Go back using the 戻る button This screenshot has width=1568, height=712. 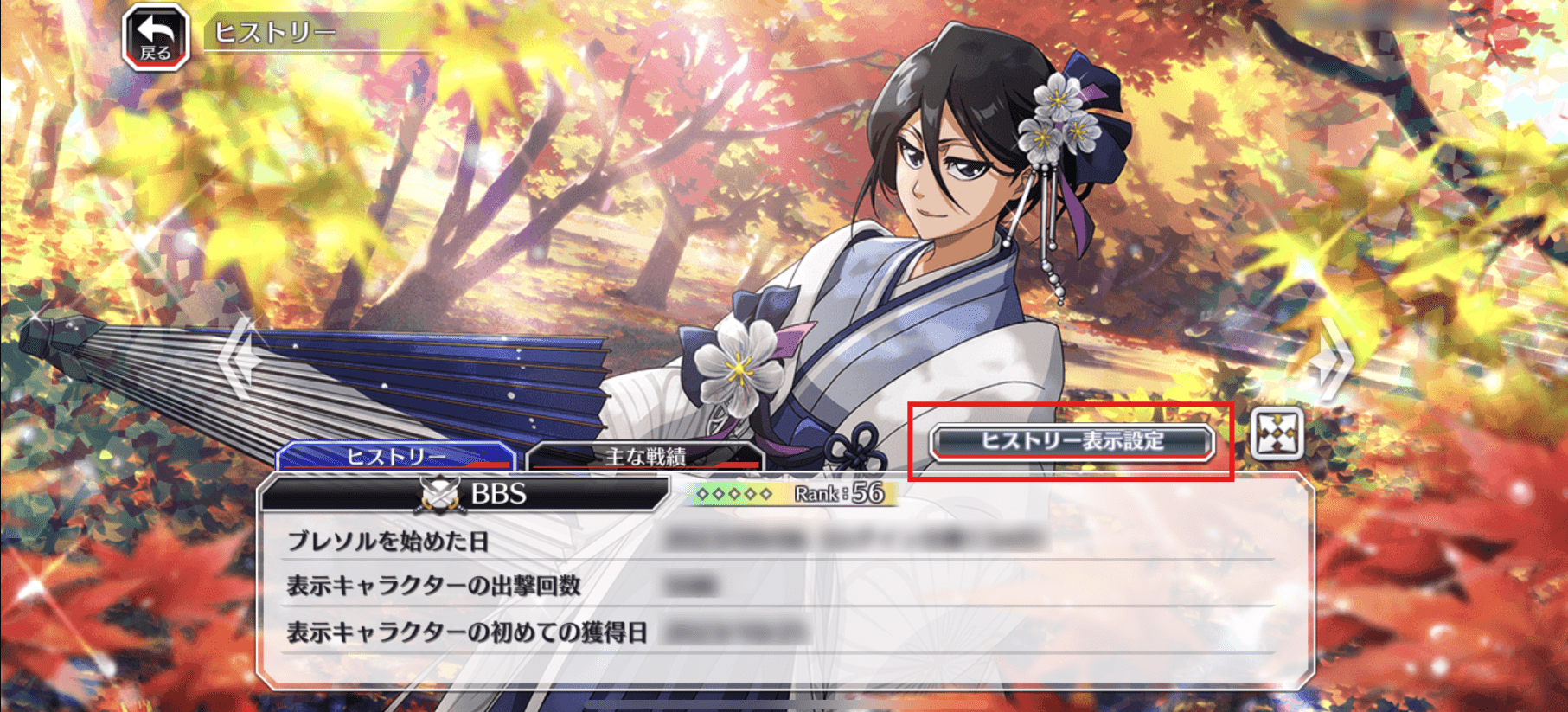tap(156, 37)
